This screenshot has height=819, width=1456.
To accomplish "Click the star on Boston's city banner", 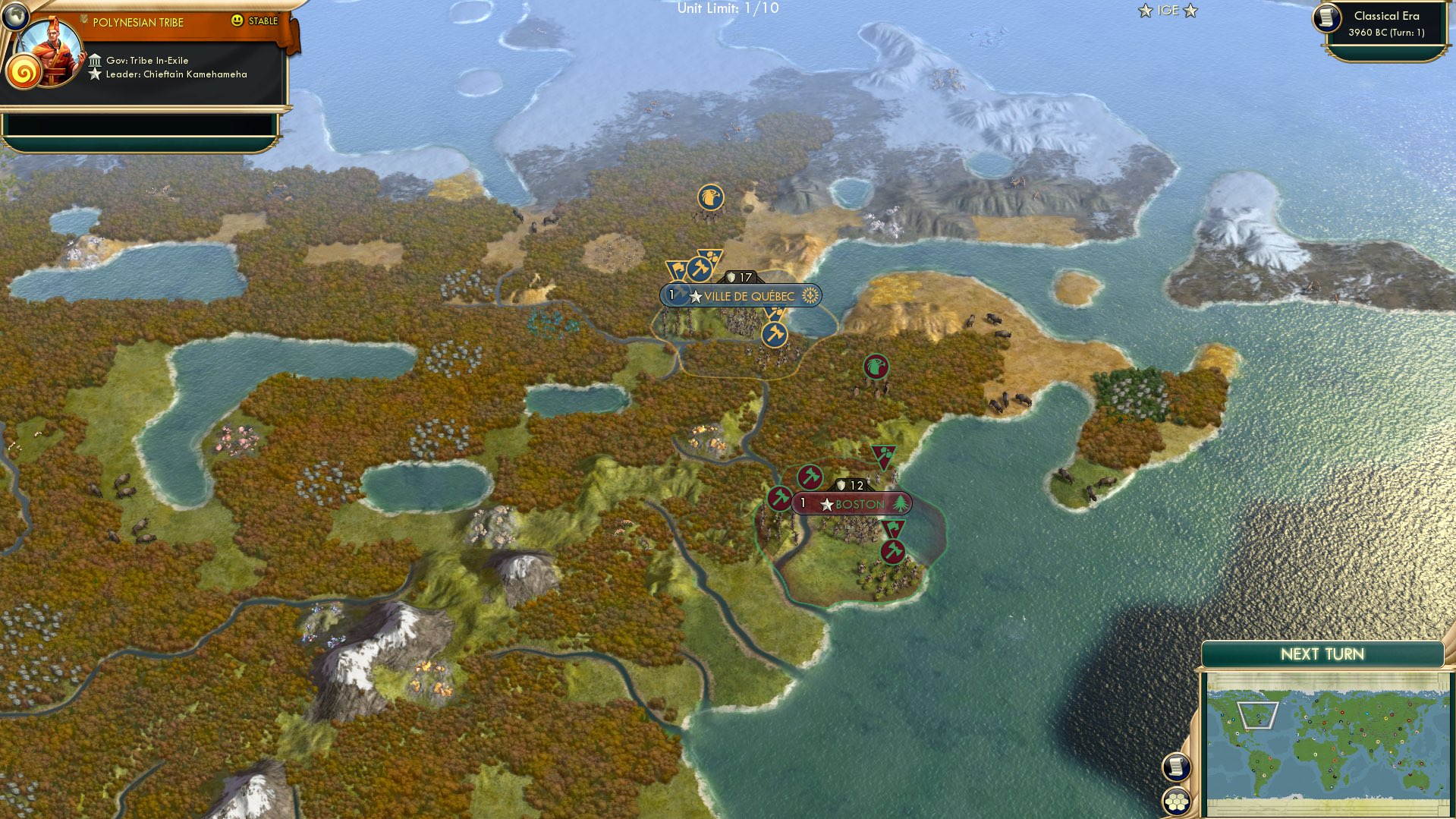I will click(x=825, y=503).
